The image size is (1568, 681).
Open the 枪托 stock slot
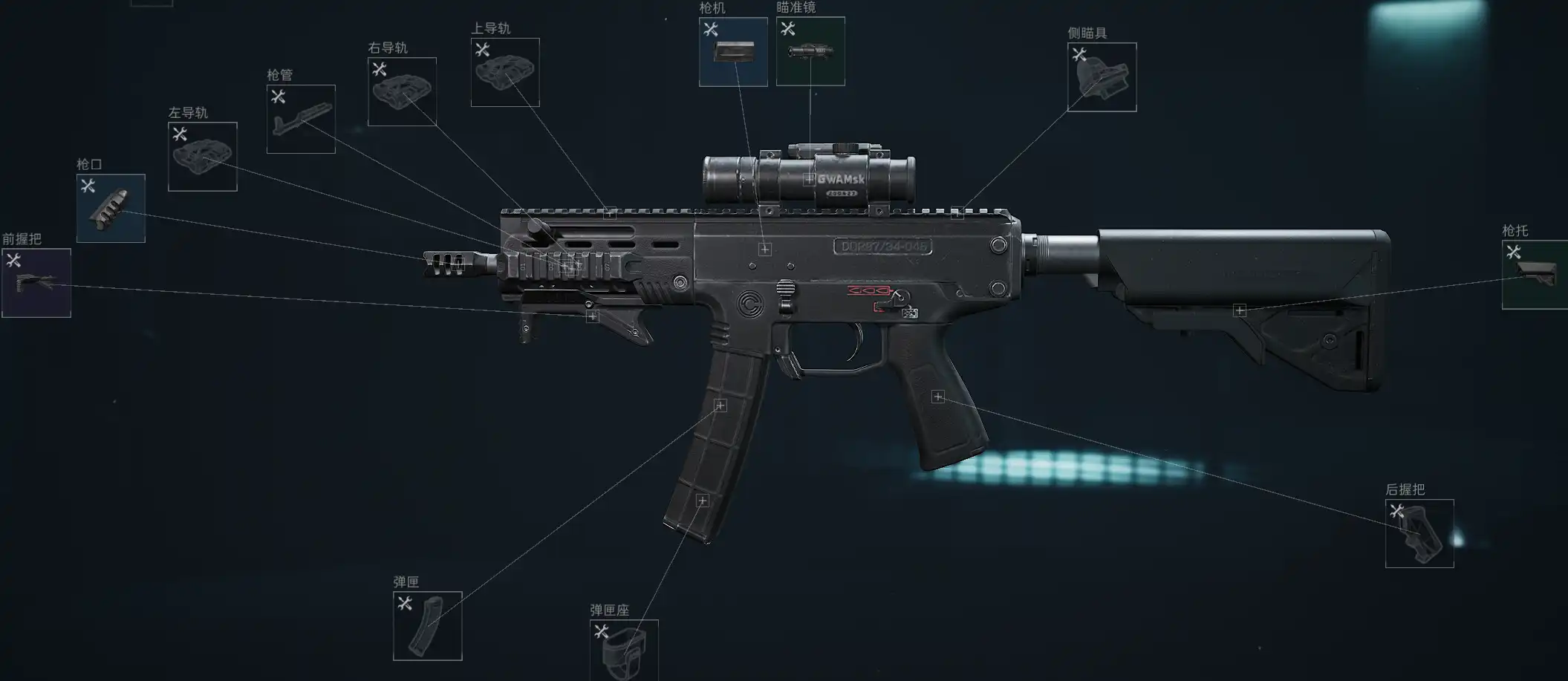pyautogui.click(x=1535, y=275)
